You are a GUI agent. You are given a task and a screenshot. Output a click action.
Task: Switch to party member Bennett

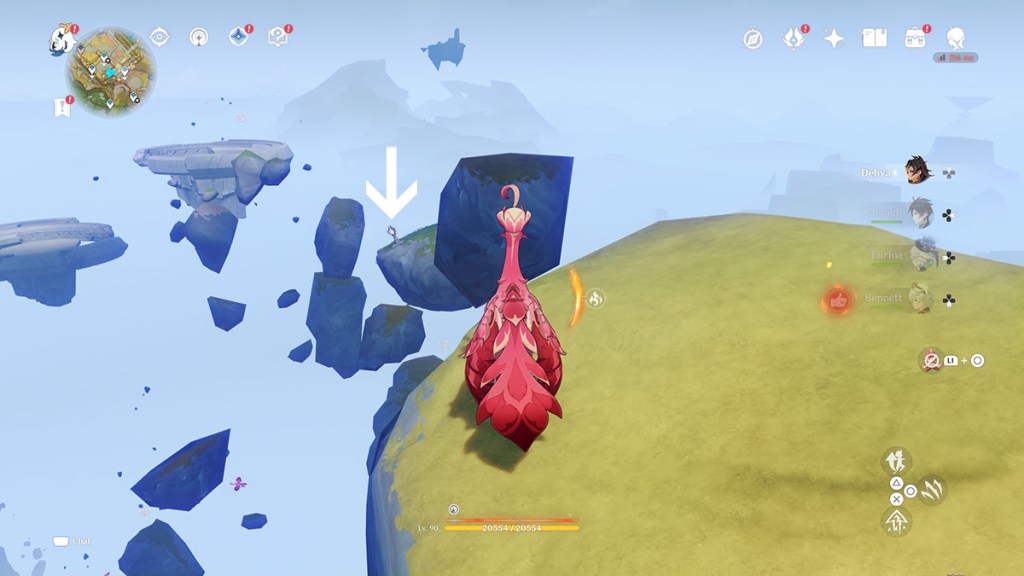[x=918, y=298]
